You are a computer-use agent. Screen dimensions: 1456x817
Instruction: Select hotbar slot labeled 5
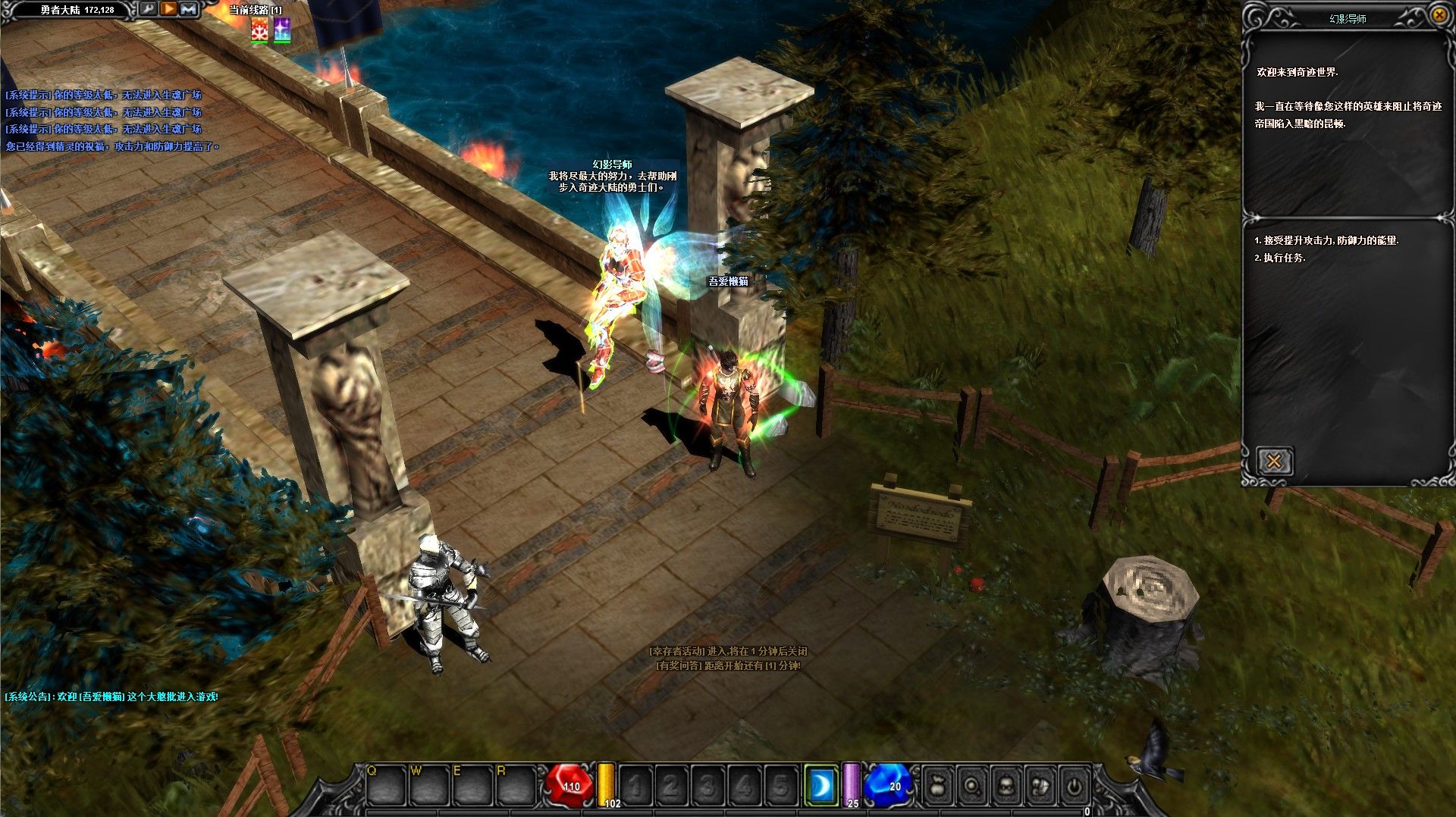click(x=781, y=786)
